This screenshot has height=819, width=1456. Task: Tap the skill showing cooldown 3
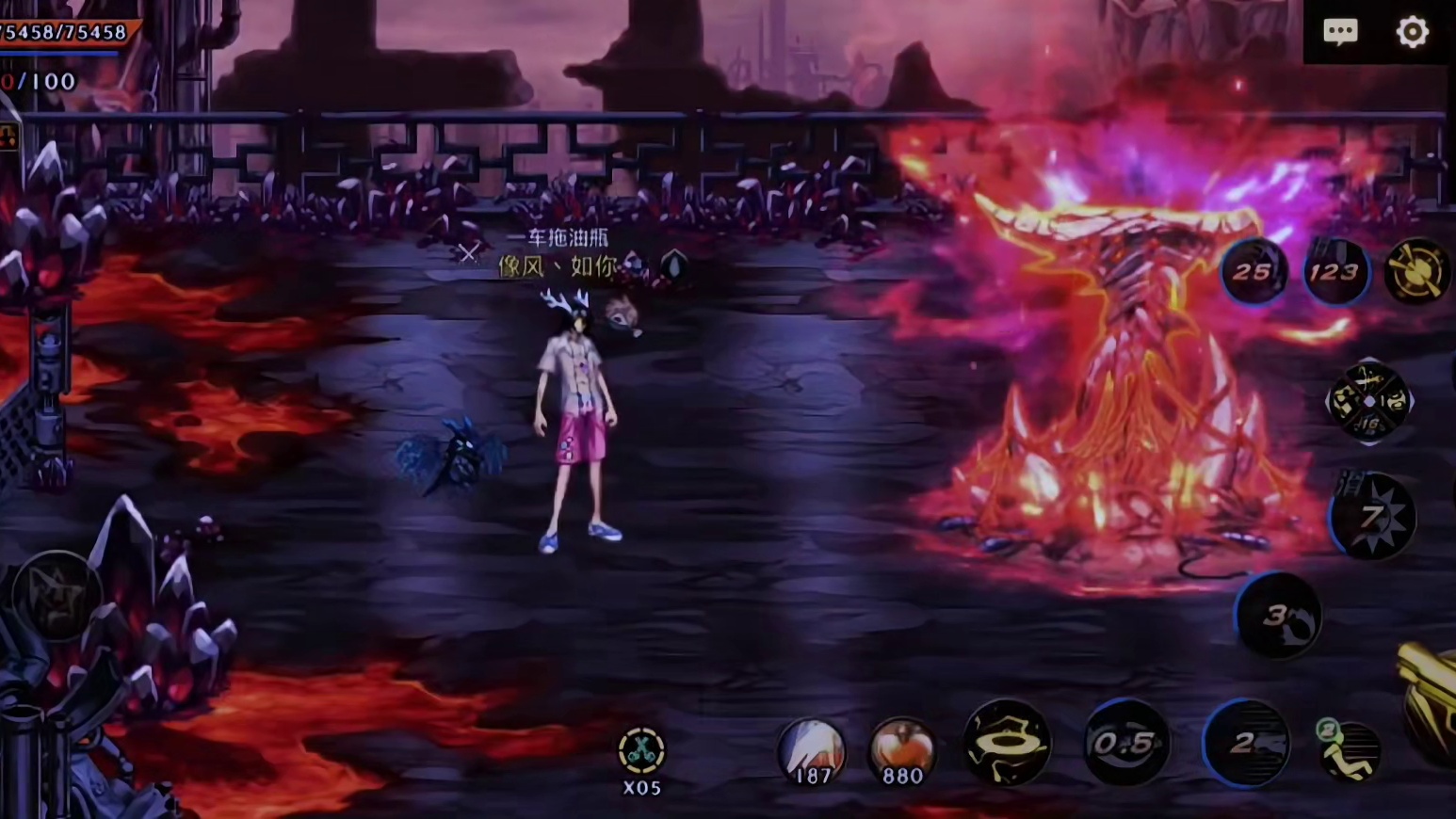(x=1278, y=616)
